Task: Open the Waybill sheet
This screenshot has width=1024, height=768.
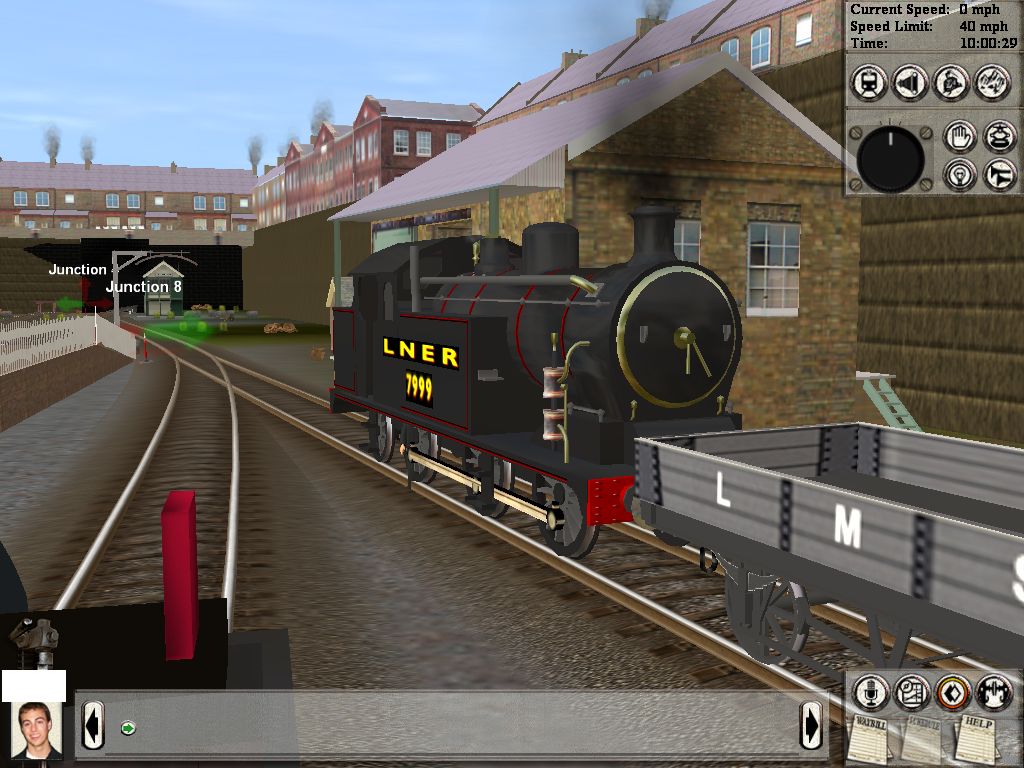Action: pos(868,738)
